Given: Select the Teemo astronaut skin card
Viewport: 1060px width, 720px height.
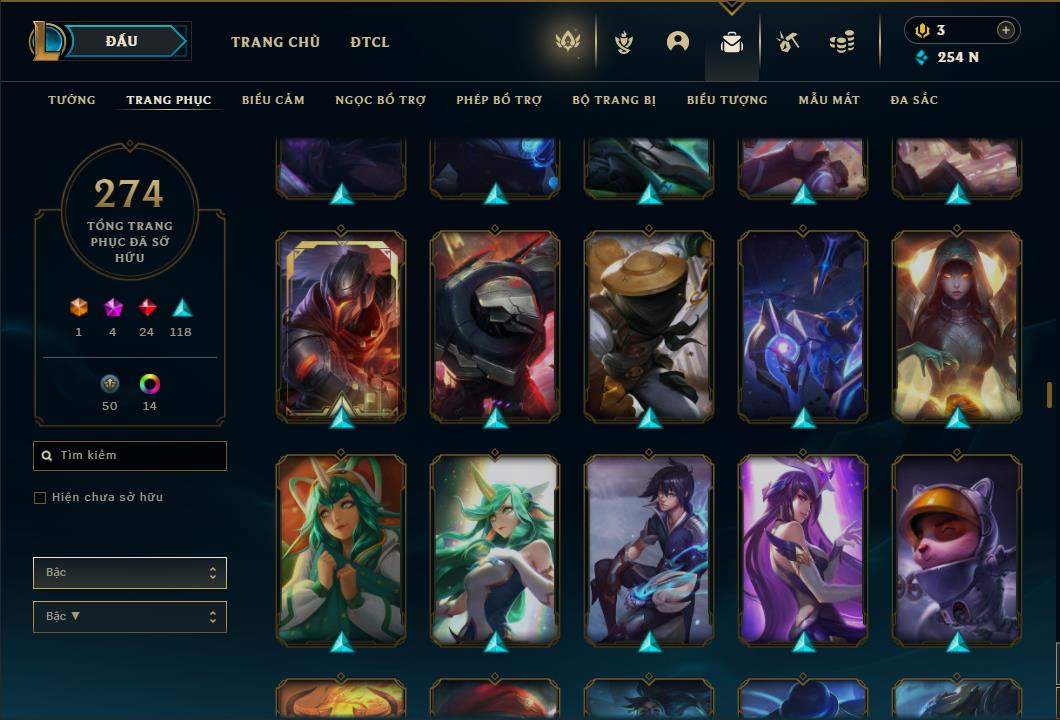Looking at the screenshot, I should click(957, 548).
